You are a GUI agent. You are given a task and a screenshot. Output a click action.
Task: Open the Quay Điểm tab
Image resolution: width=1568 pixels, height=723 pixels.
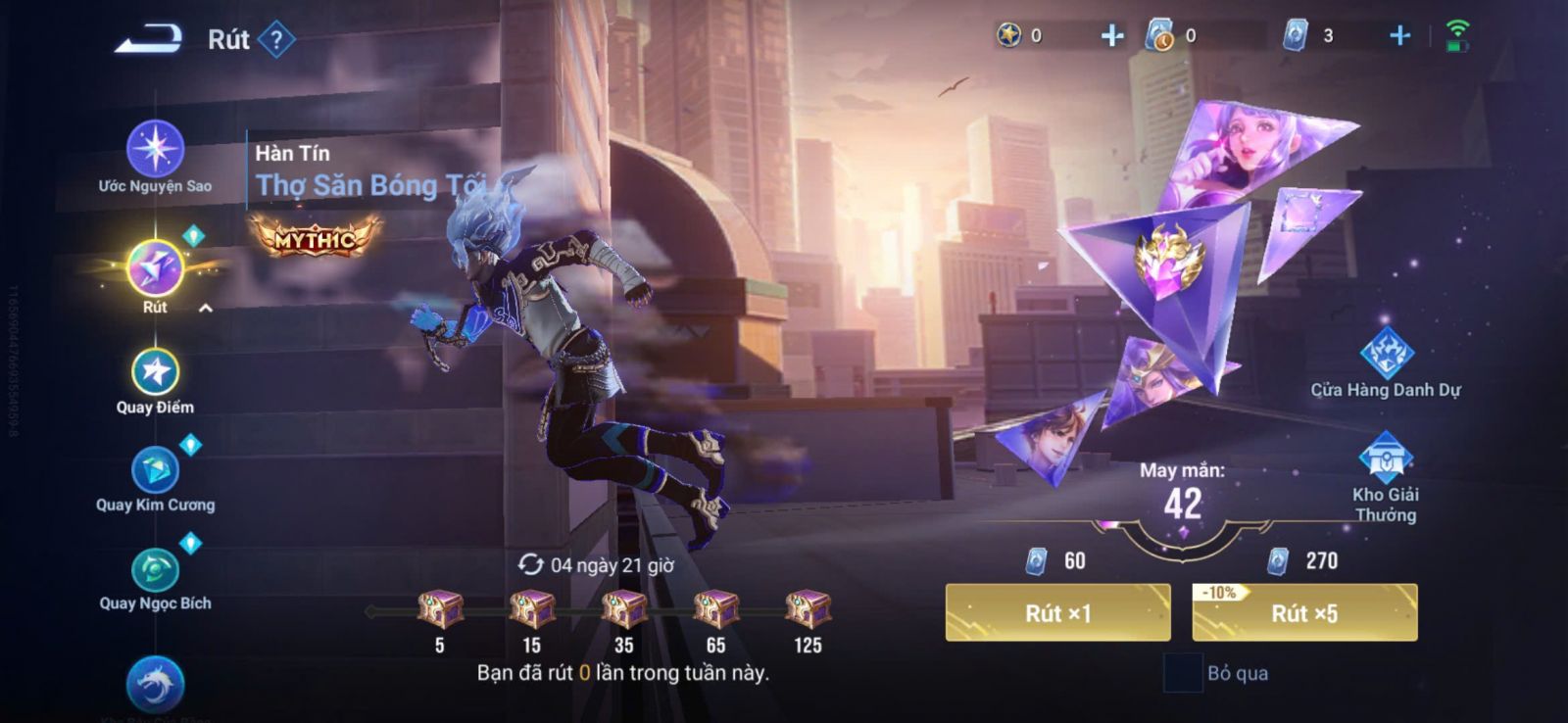coord(155,373)
